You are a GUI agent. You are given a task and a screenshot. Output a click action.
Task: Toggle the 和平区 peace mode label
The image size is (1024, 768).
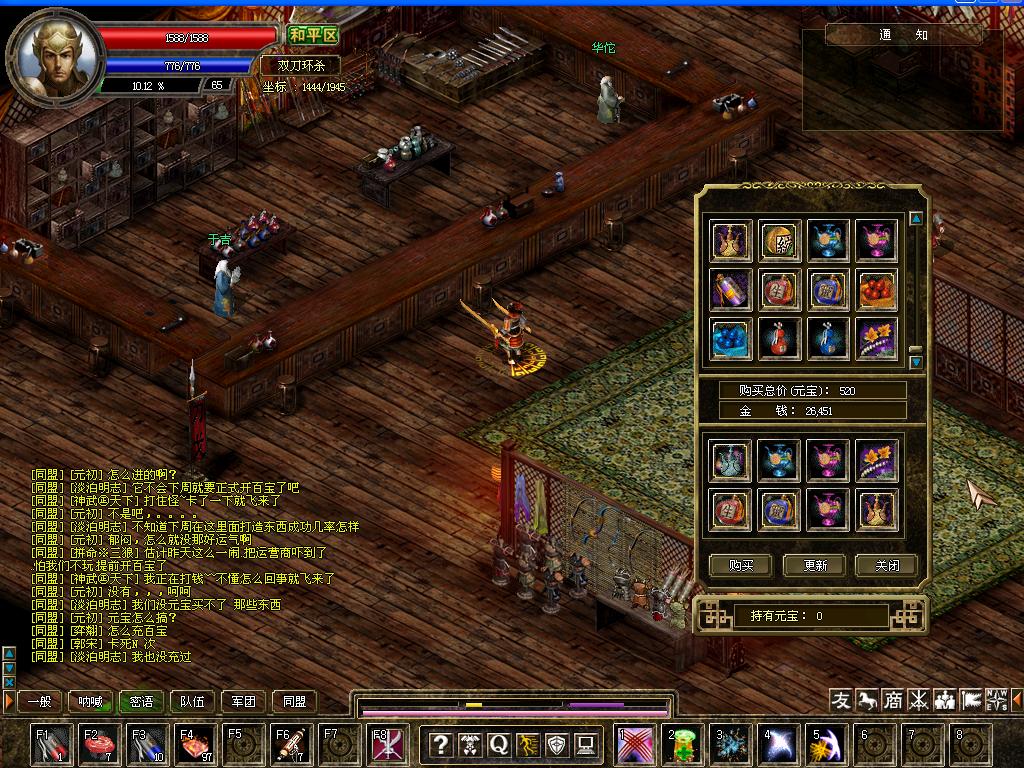313,35
